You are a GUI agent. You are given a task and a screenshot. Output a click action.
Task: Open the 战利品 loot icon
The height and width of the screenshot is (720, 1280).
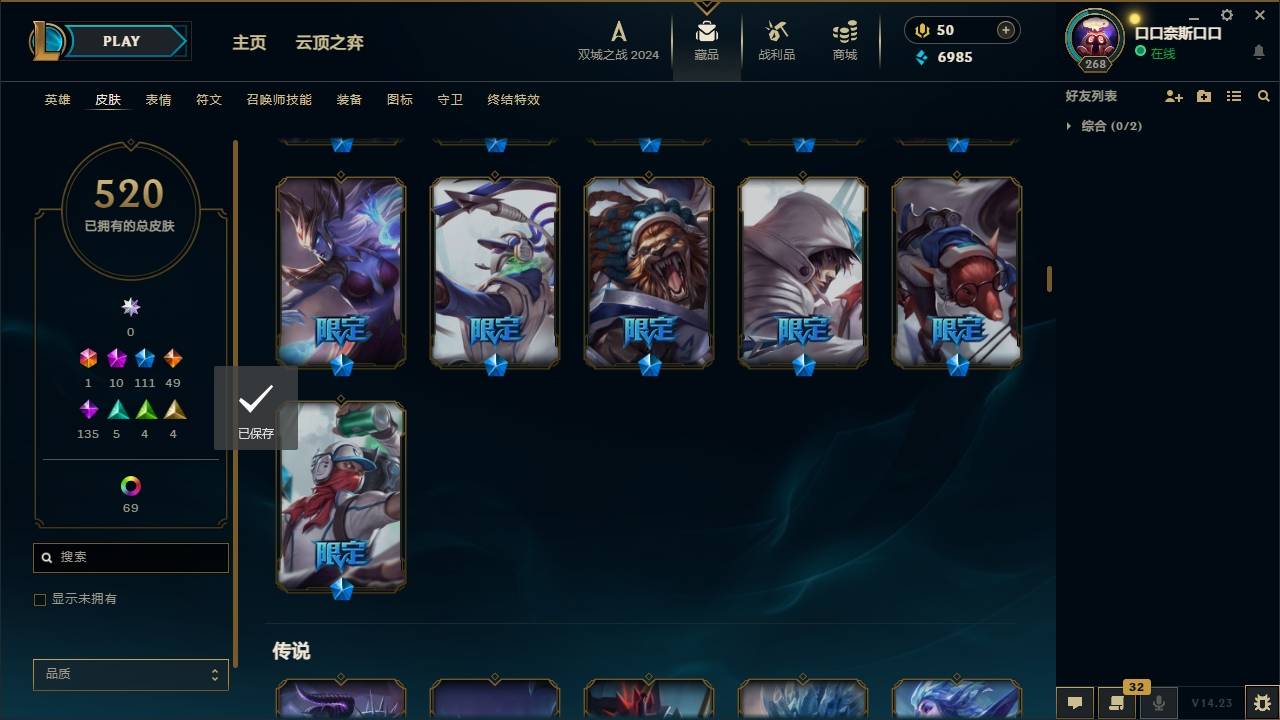pos(776,40)
